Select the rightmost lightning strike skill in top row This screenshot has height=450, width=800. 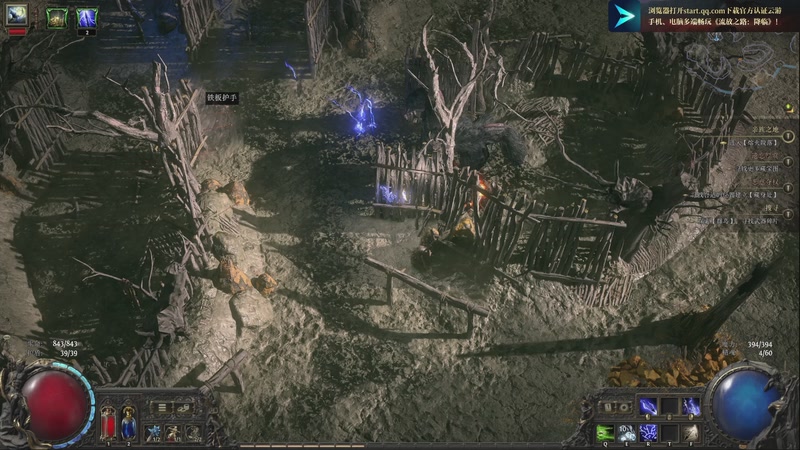691,407
